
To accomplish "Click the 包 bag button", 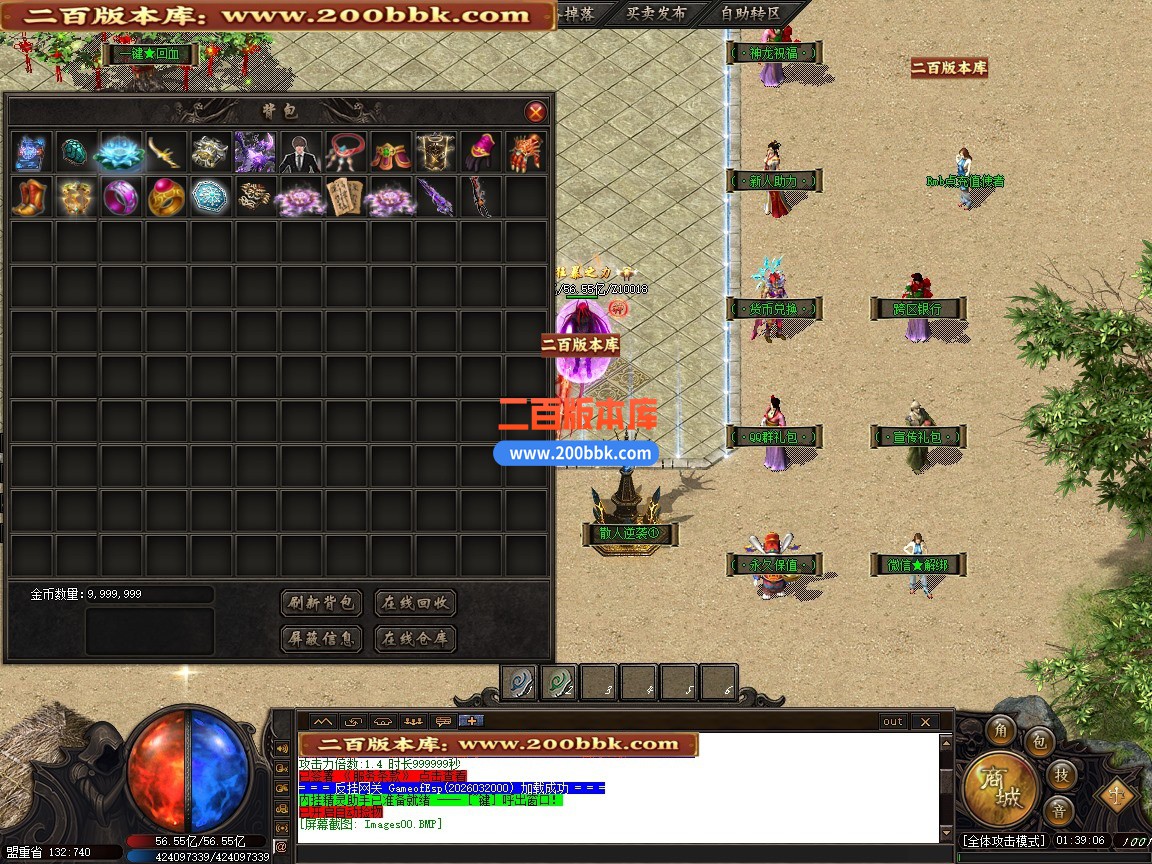I will [1039, 742].
